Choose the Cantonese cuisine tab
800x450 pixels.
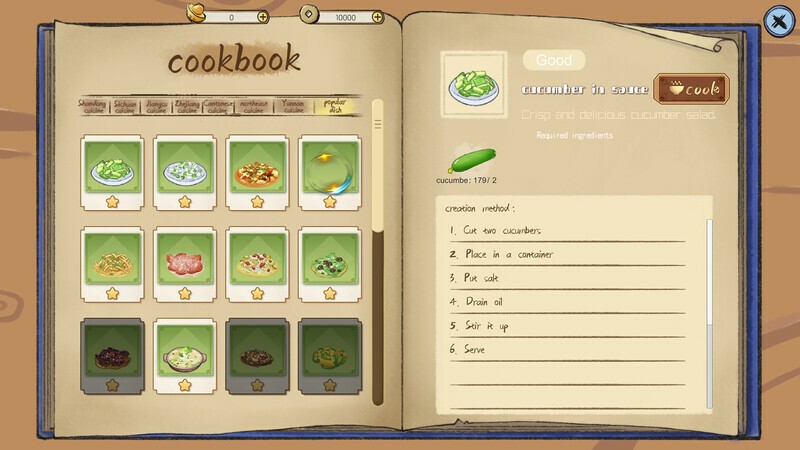pyautogui.click(x=218, y=106)
